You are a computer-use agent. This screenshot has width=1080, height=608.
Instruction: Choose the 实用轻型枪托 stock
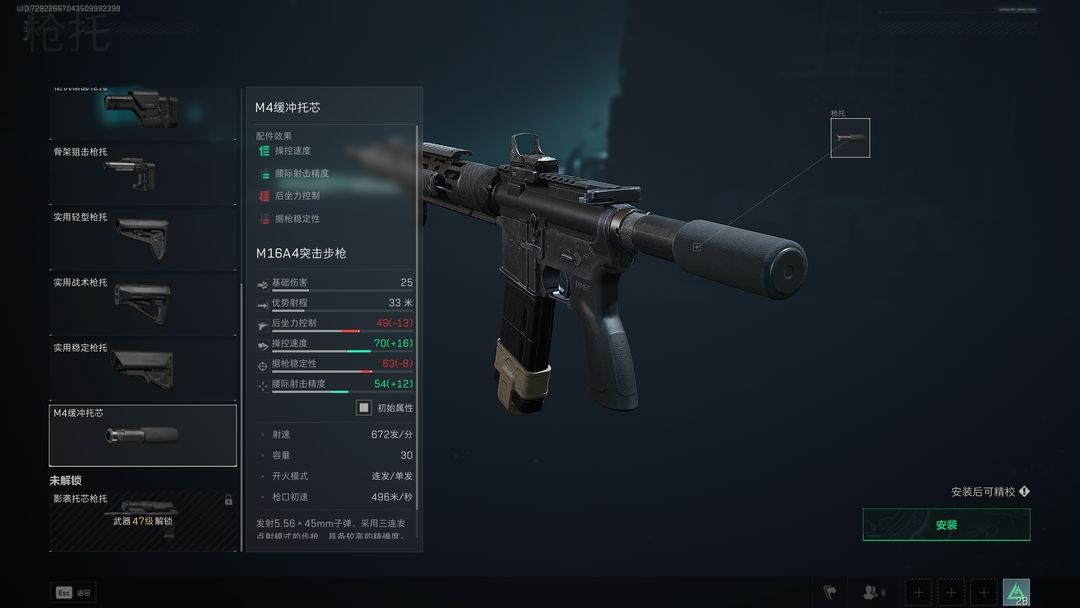(x=142, y=238)
